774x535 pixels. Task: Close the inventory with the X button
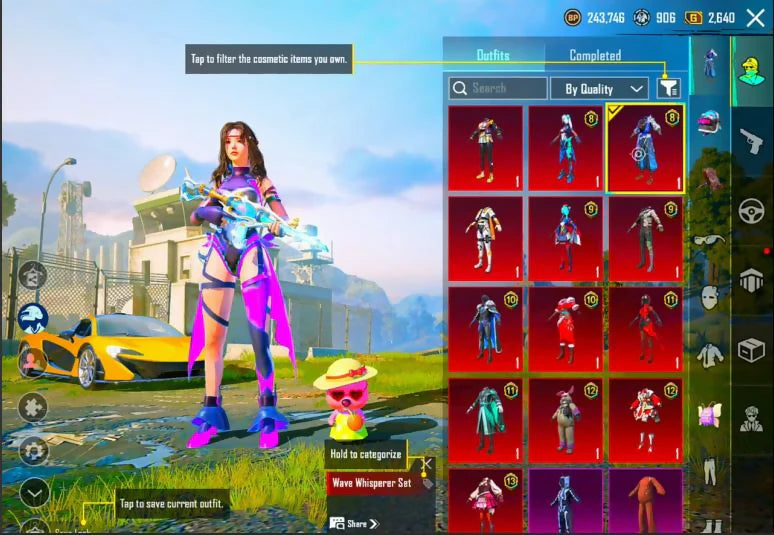pos(755,17)
